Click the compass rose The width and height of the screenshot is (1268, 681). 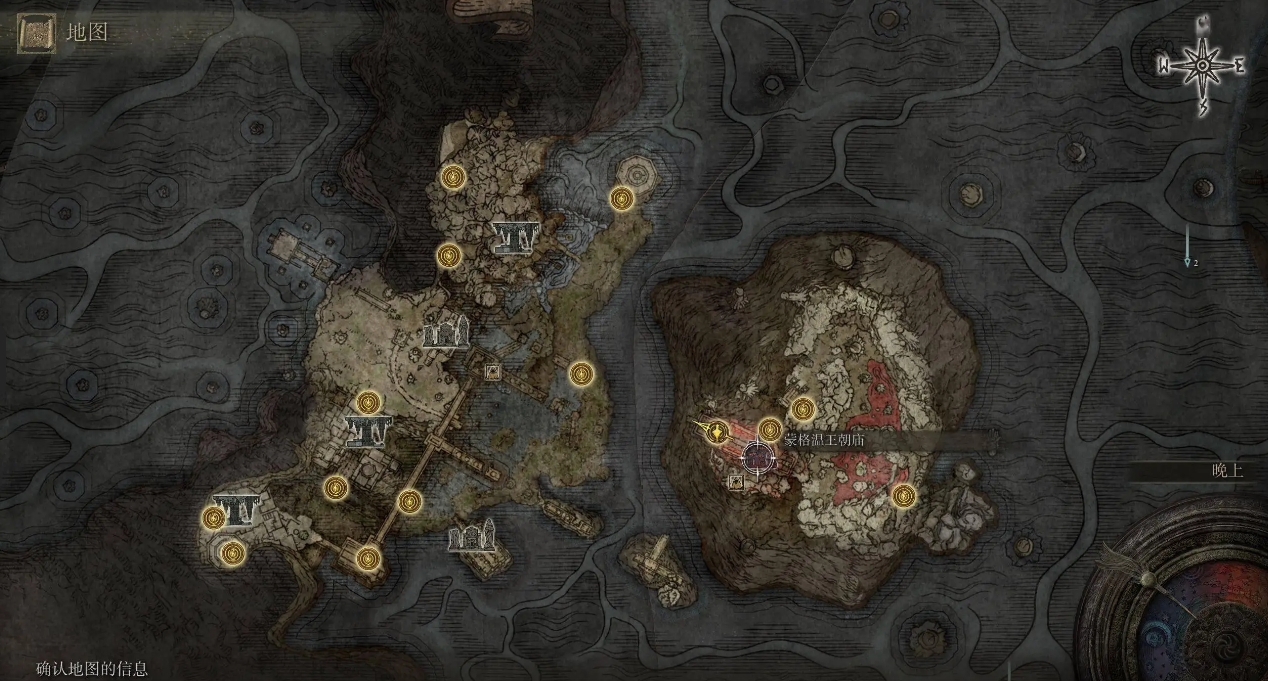click(1201, 66)
